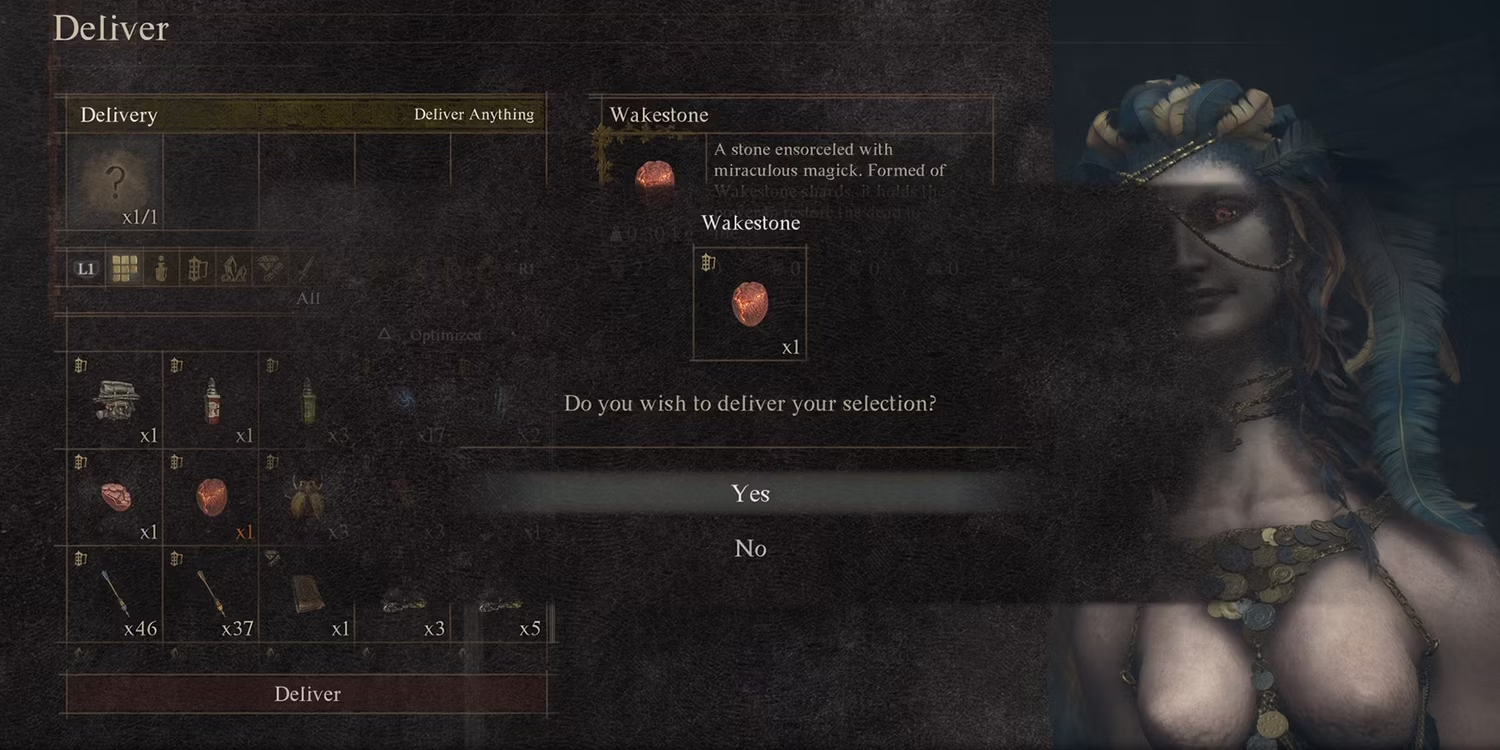This screenshot has height=750, width=1500.
Task: Select the red potion bottle slot
Action: click(211, 400)
